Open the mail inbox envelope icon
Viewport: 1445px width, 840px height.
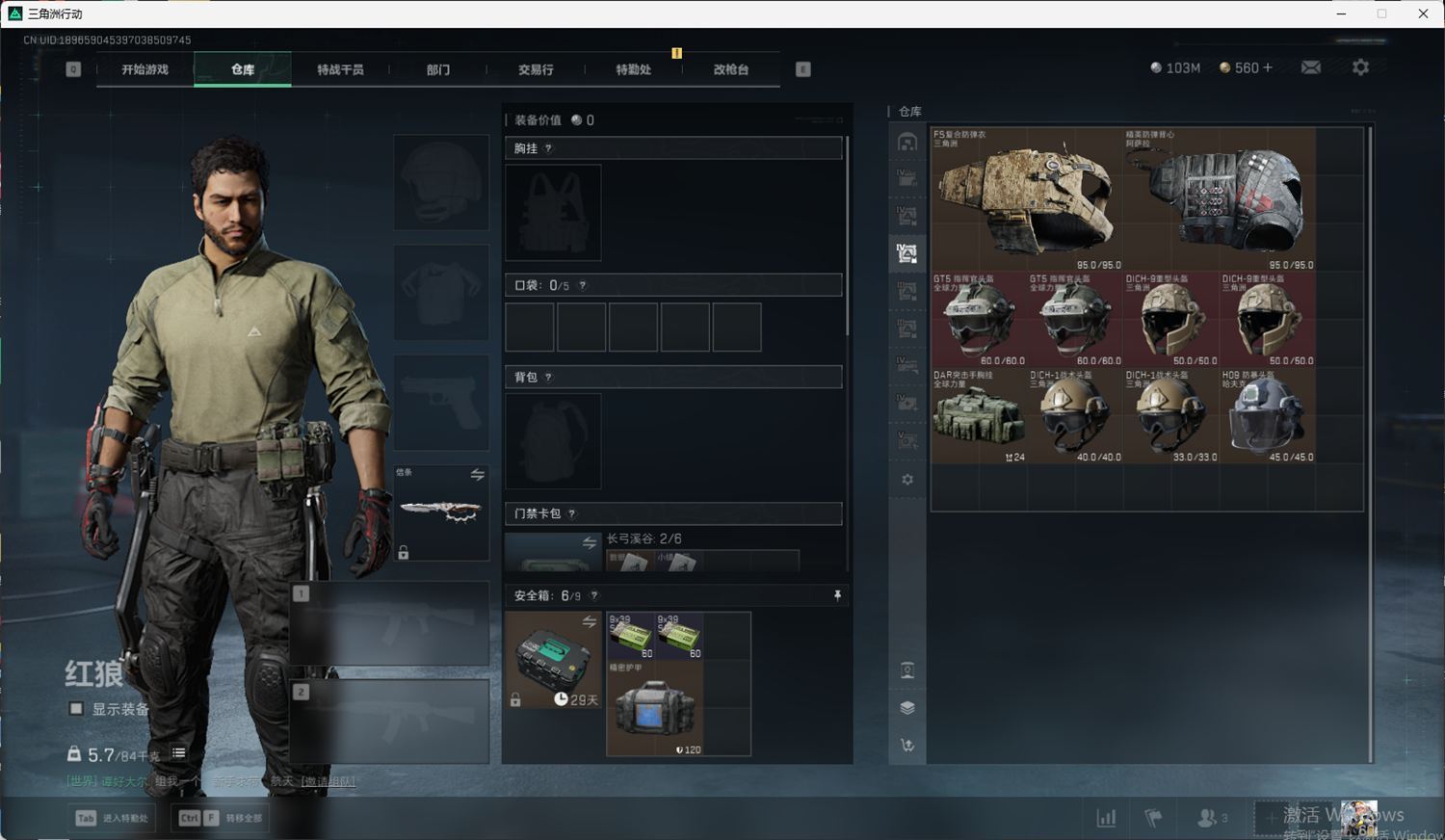coord(1311,67)
